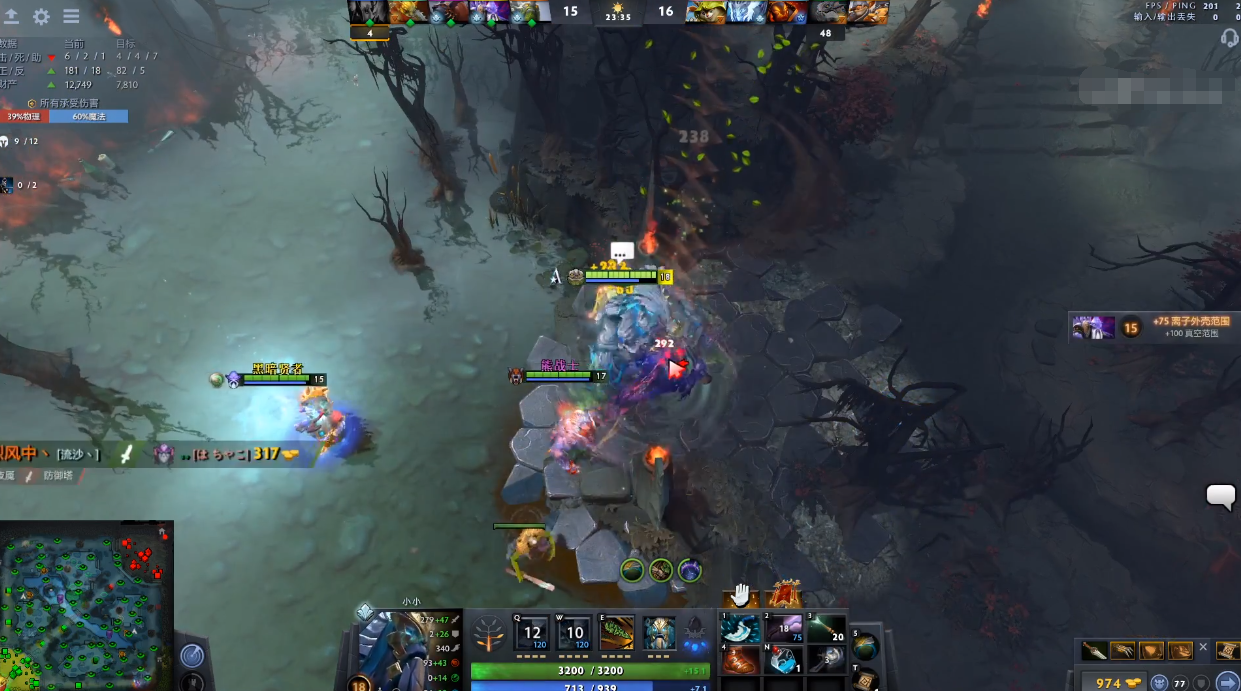Select the Tree Grab ability on E
This screenshot has height=691, width=1241.
(617, 633)
